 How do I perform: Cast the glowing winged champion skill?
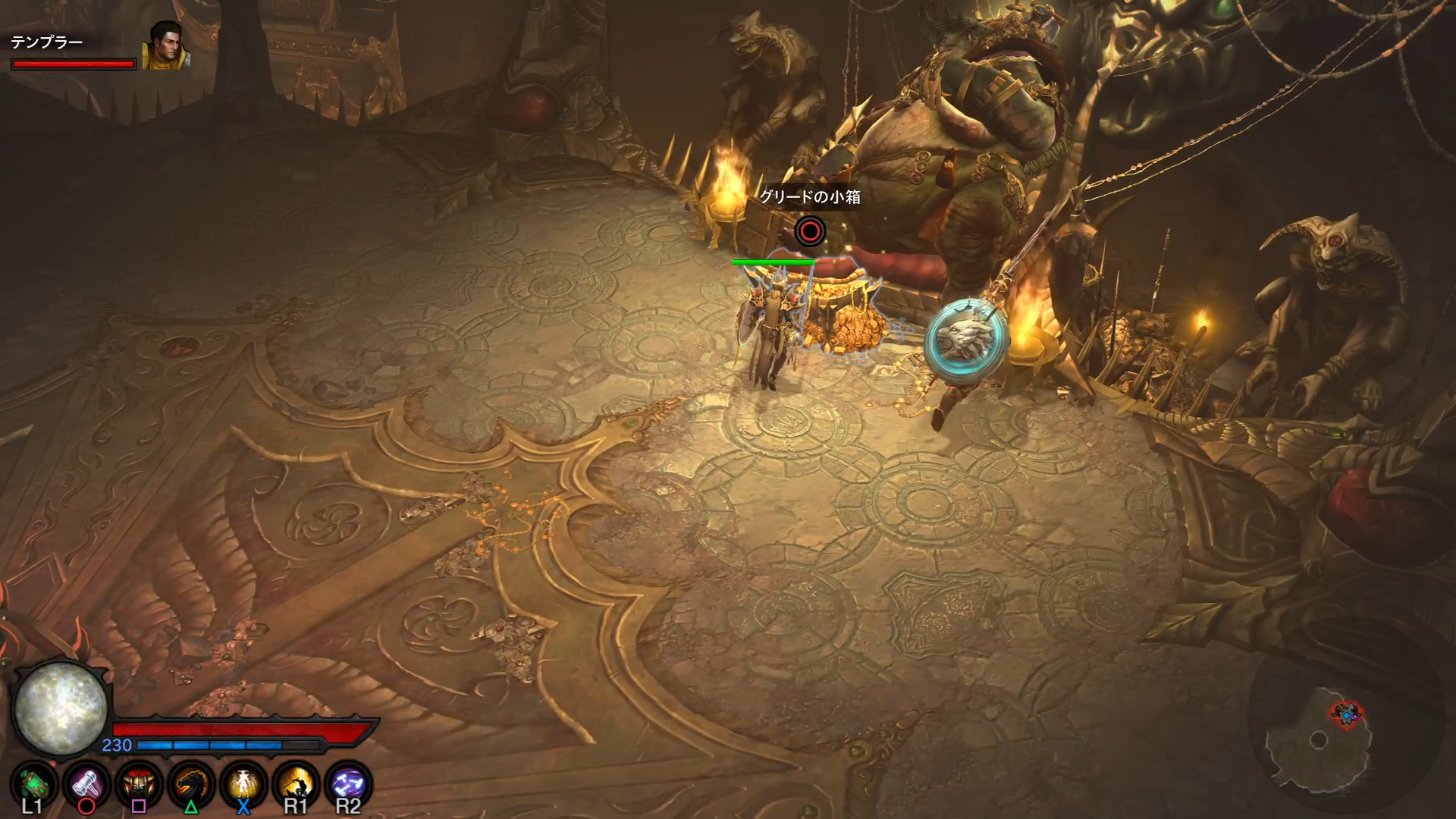click(243, 783)
